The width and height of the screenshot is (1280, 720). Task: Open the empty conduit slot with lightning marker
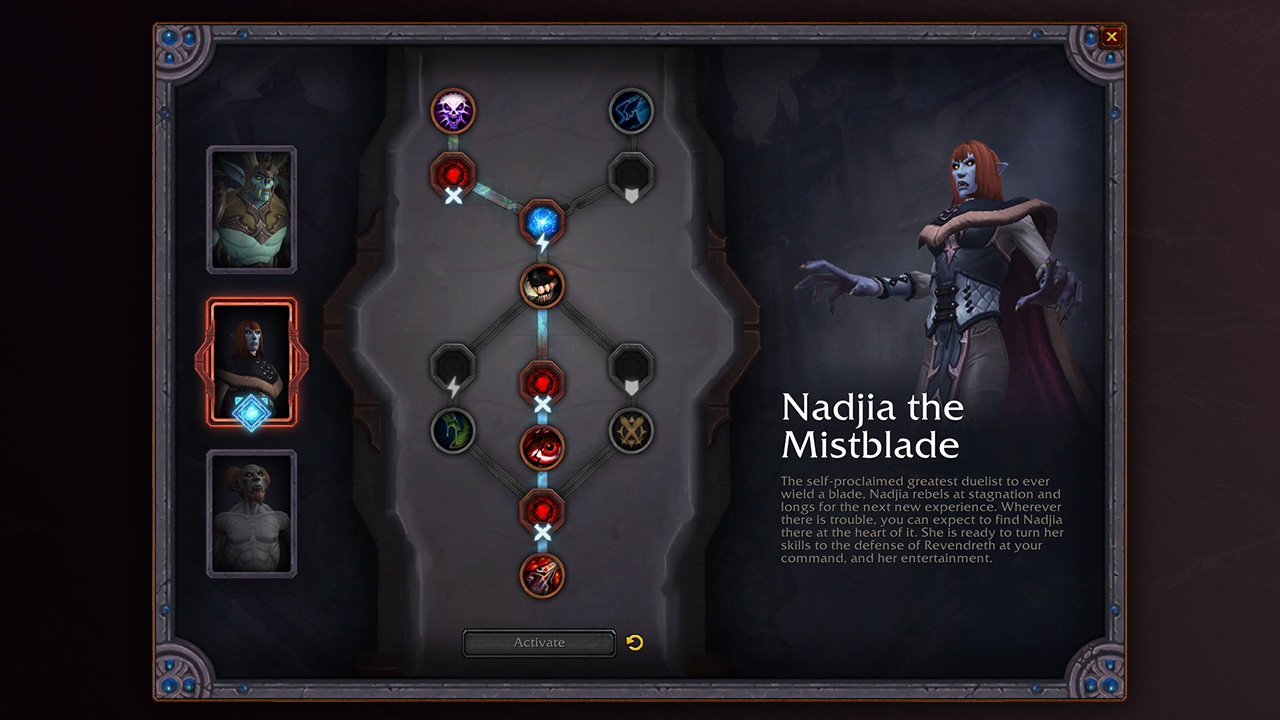[453, 365]
